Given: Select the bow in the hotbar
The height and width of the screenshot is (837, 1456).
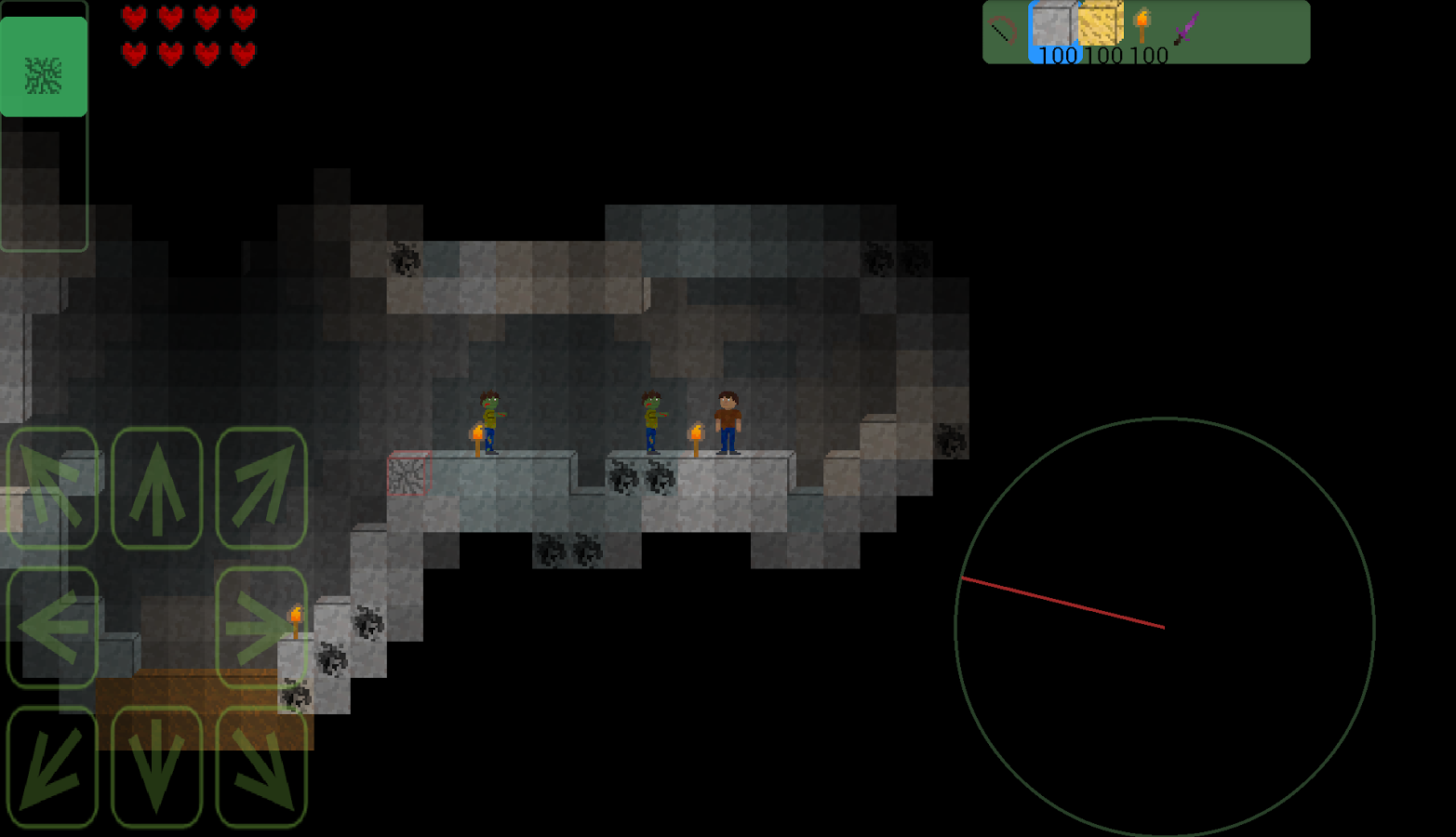Looking at the screenshot, I should (1004, 31).
